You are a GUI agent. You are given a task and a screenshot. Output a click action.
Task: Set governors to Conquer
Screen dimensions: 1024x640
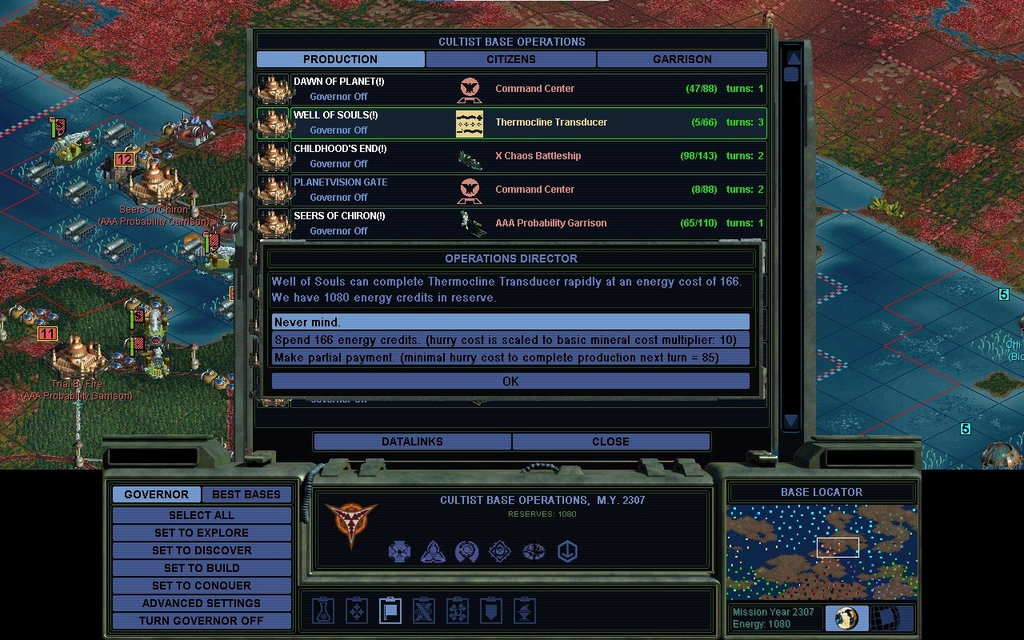[201, 585]
